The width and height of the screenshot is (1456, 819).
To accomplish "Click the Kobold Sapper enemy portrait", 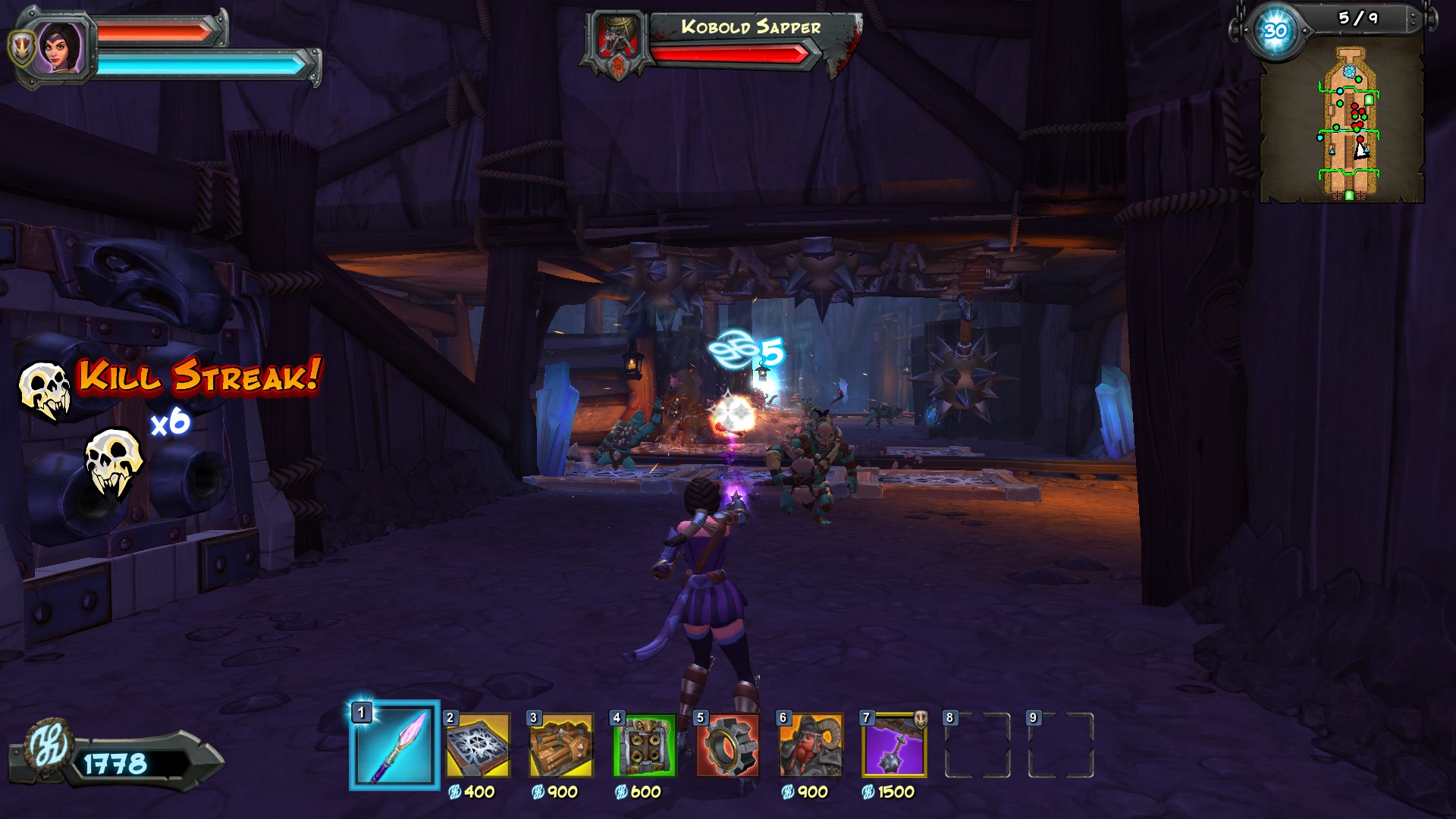I will pos(617,39).
